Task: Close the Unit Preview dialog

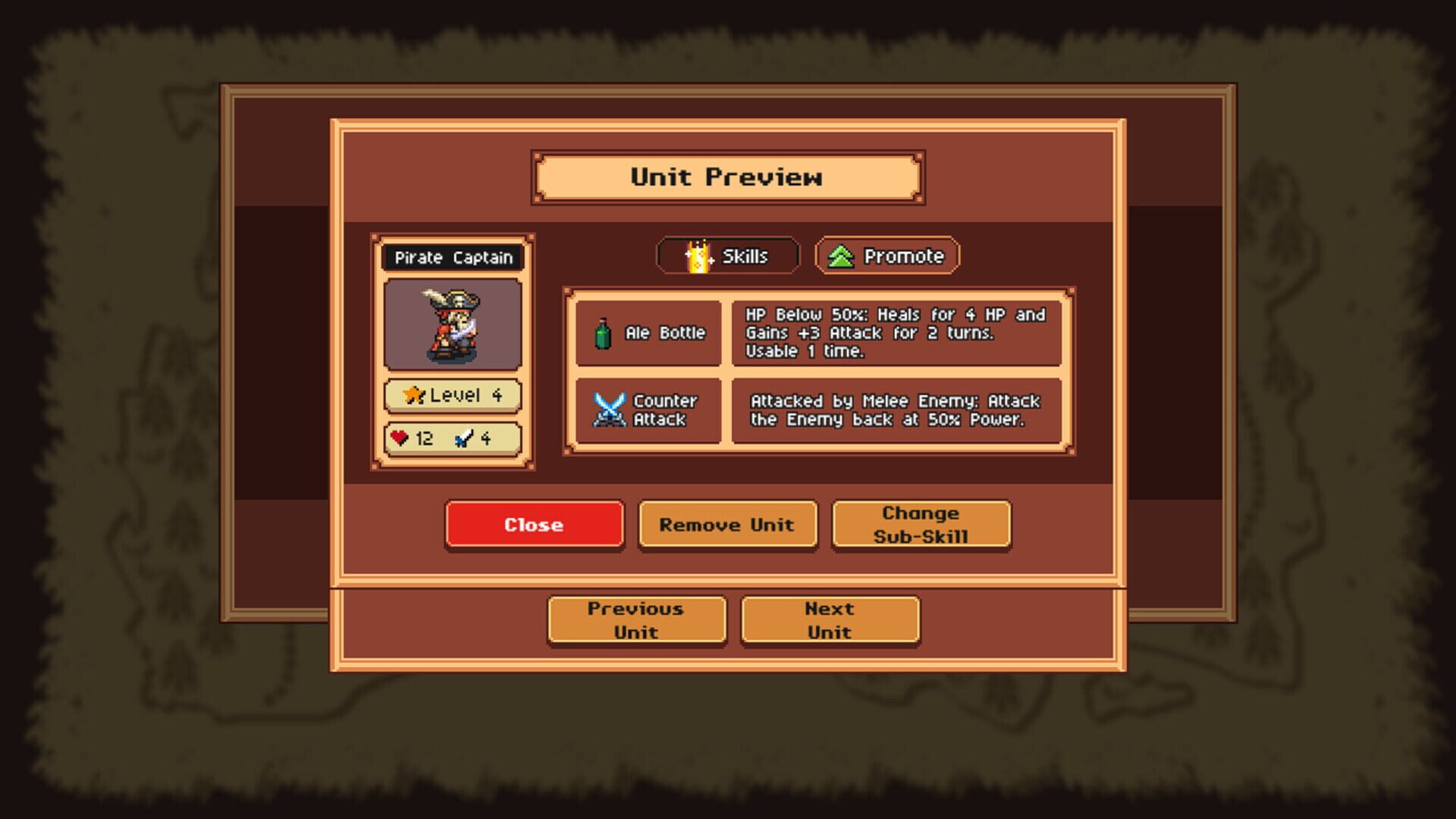Action: coord(535,524)
